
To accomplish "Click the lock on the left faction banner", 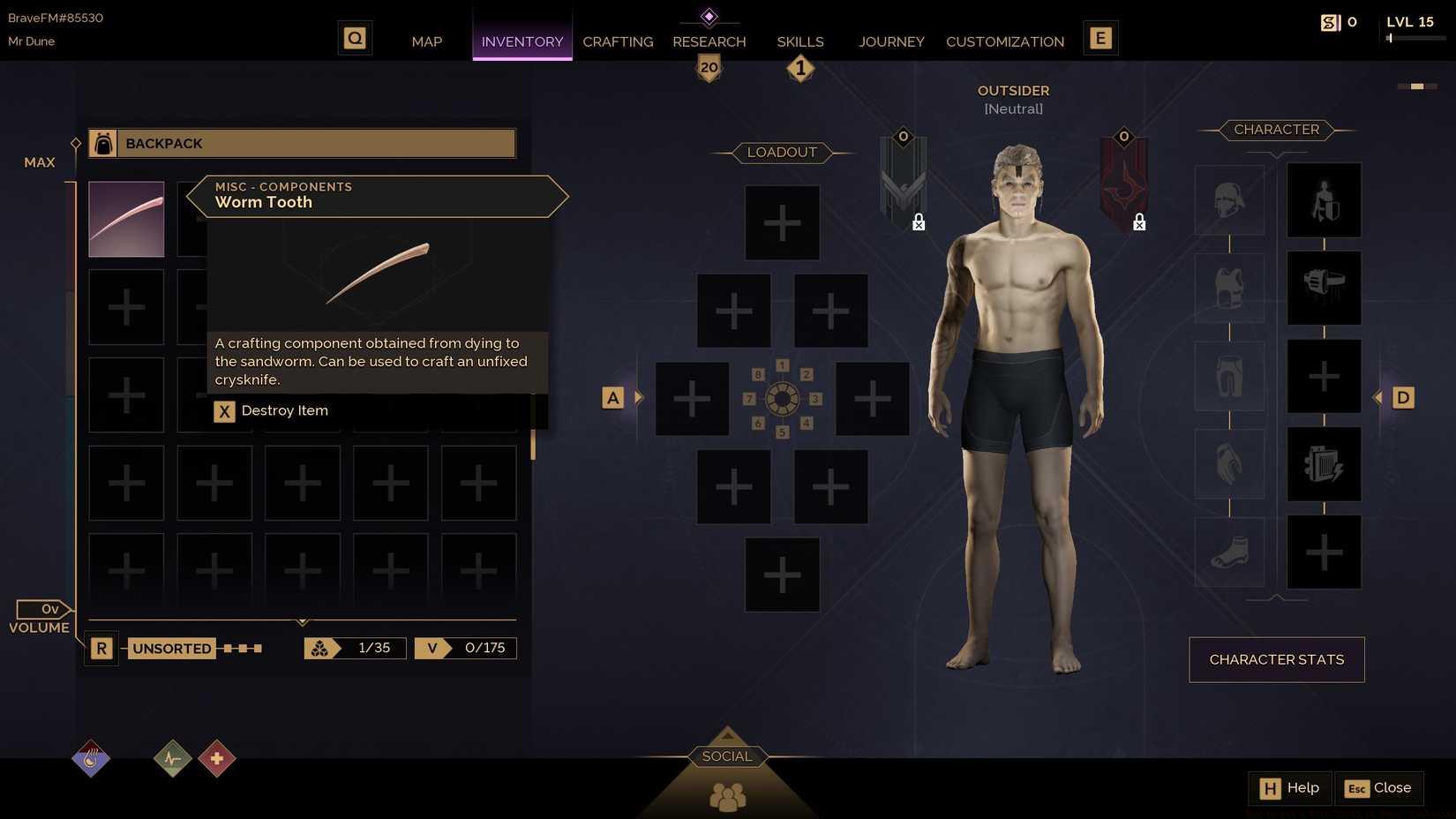I will tap(918, 222).
